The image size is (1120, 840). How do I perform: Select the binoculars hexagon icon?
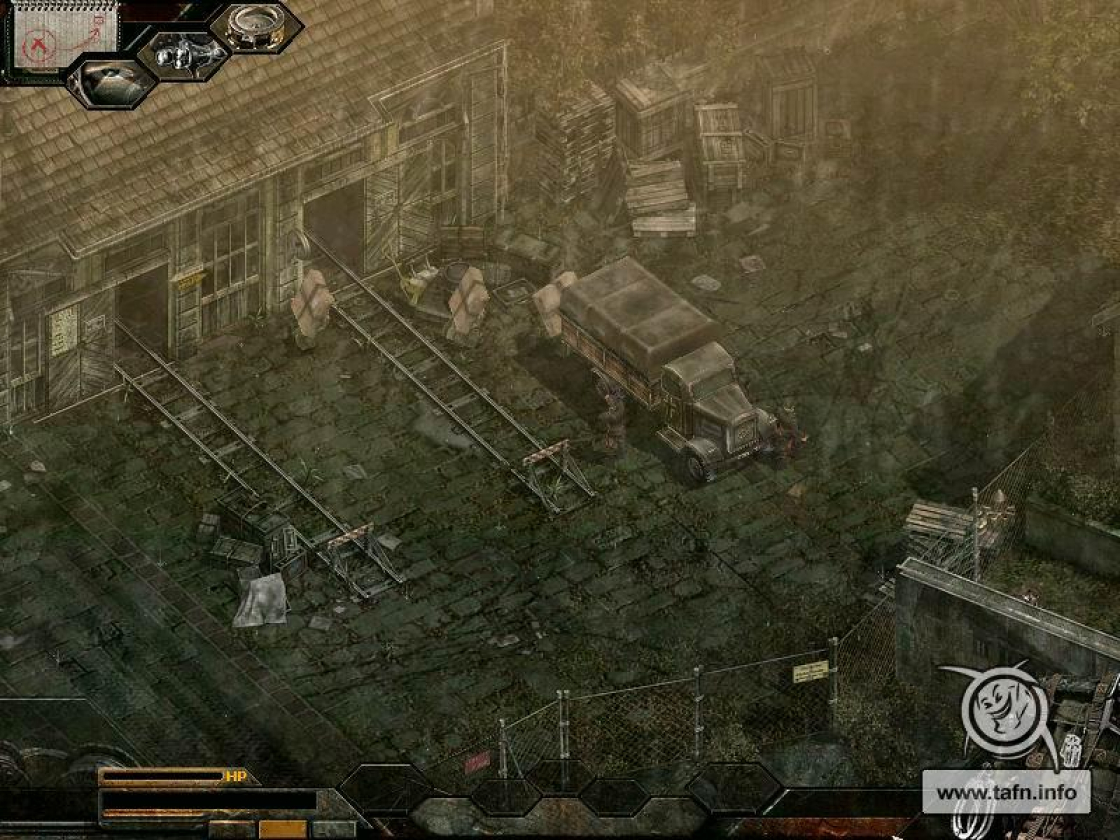coord(183,54)
